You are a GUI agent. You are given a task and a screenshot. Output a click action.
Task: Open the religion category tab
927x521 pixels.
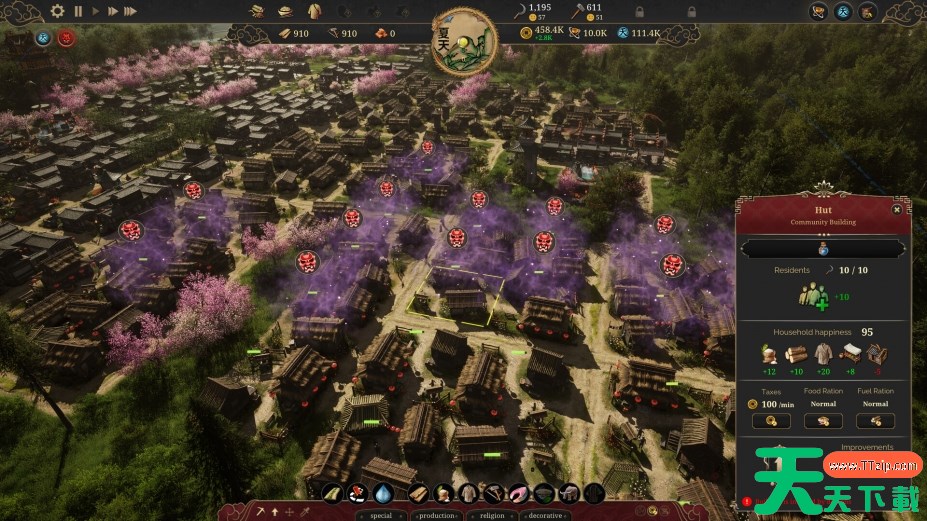(491, 515)
